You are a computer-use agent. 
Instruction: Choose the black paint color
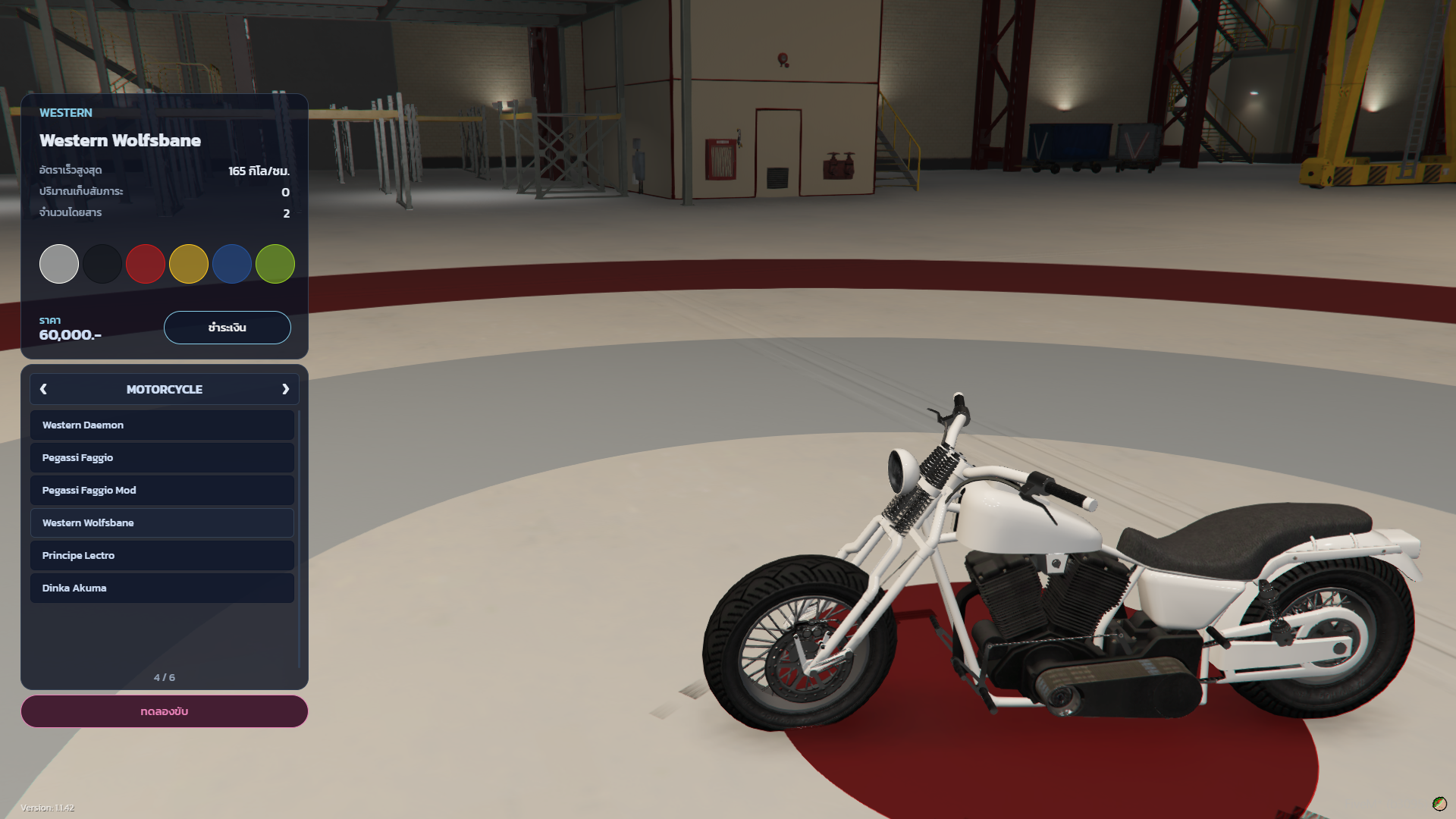(x=102, y=264)
